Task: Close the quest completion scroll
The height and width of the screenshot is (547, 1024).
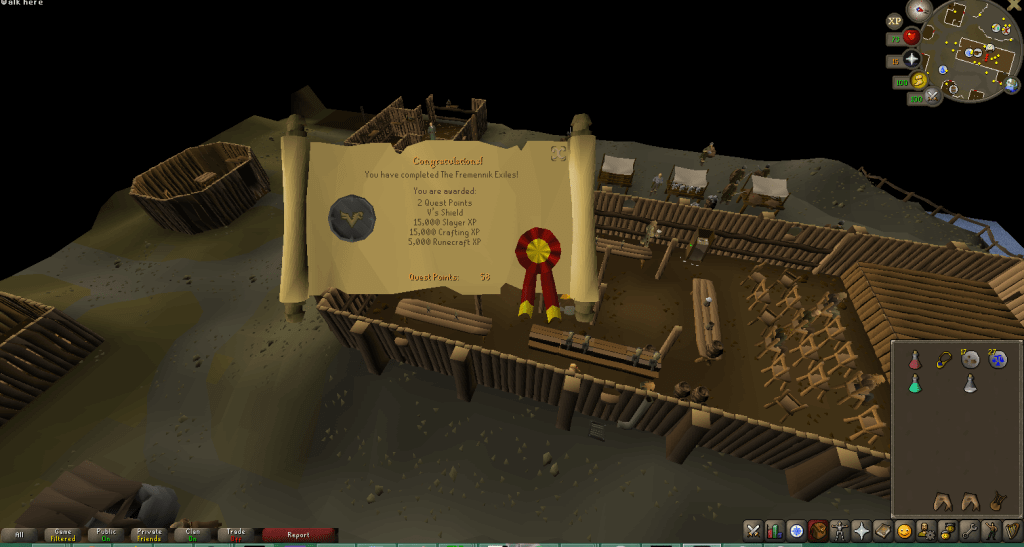Action: point(558,152)
